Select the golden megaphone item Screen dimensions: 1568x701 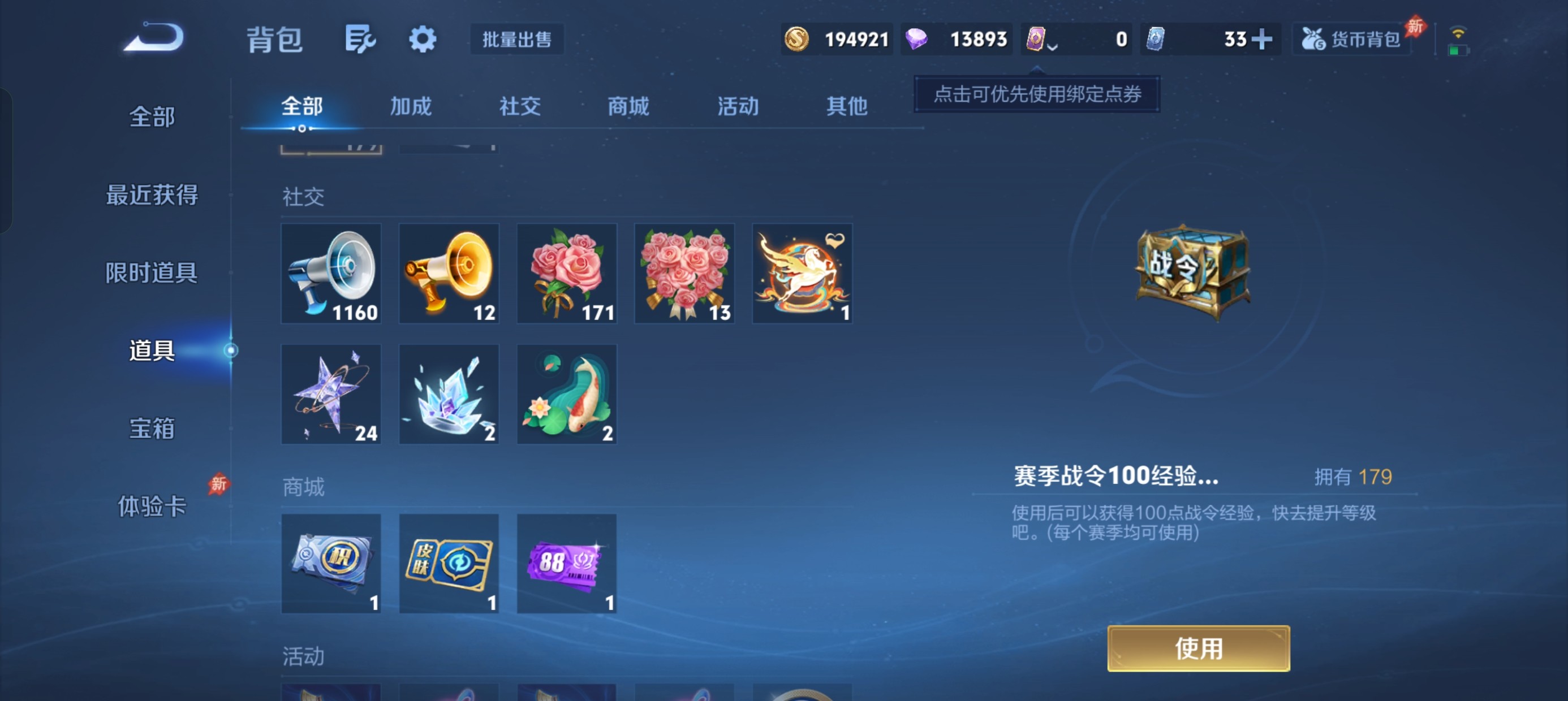(449, 273)
